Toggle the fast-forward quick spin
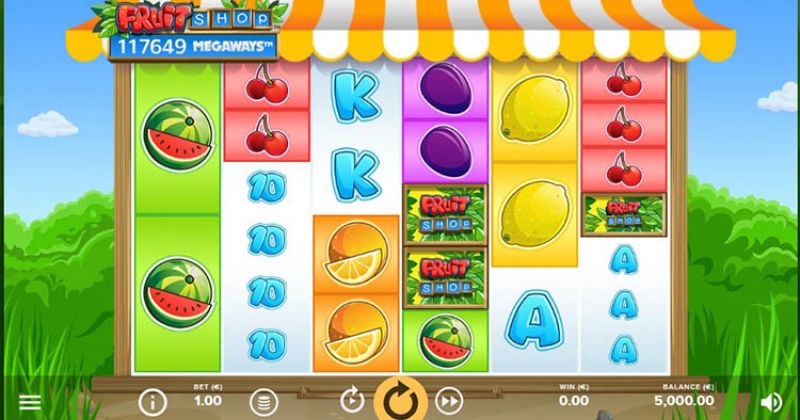Image resolution: width=800 pixels, height=420 pixels. (449, 401)
